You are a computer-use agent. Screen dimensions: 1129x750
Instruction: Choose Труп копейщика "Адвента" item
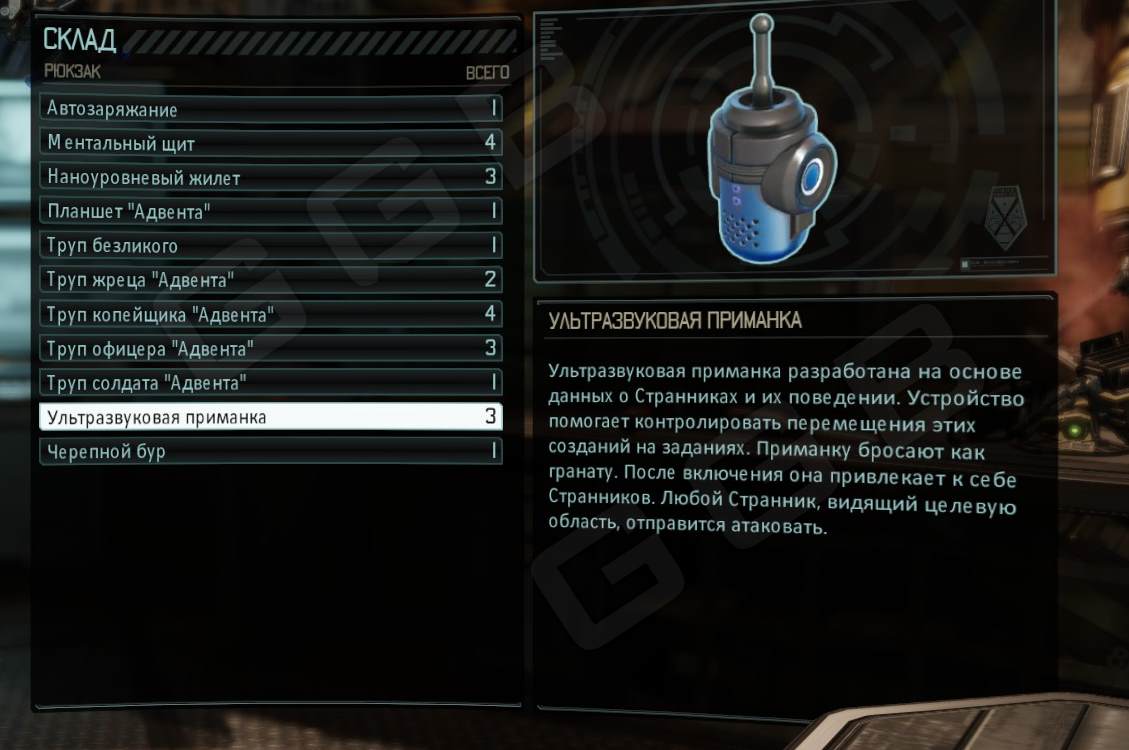click(x=270, y=314)
